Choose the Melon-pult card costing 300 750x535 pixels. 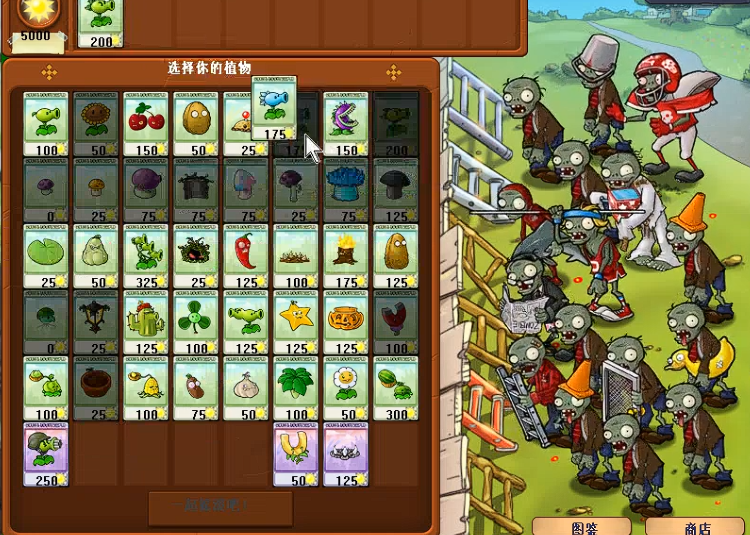(x=396, y=388)
